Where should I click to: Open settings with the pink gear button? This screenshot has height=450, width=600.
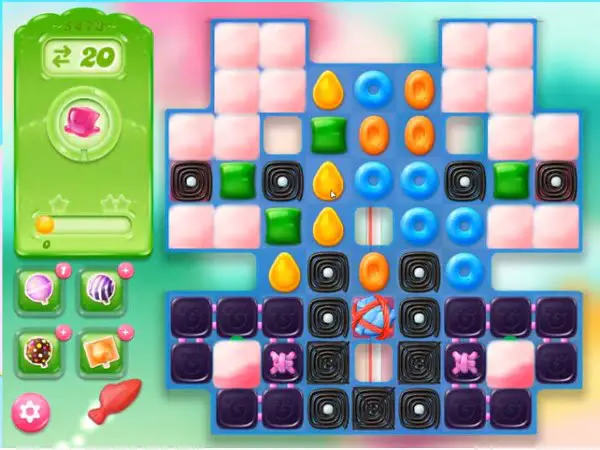[30, 411]
